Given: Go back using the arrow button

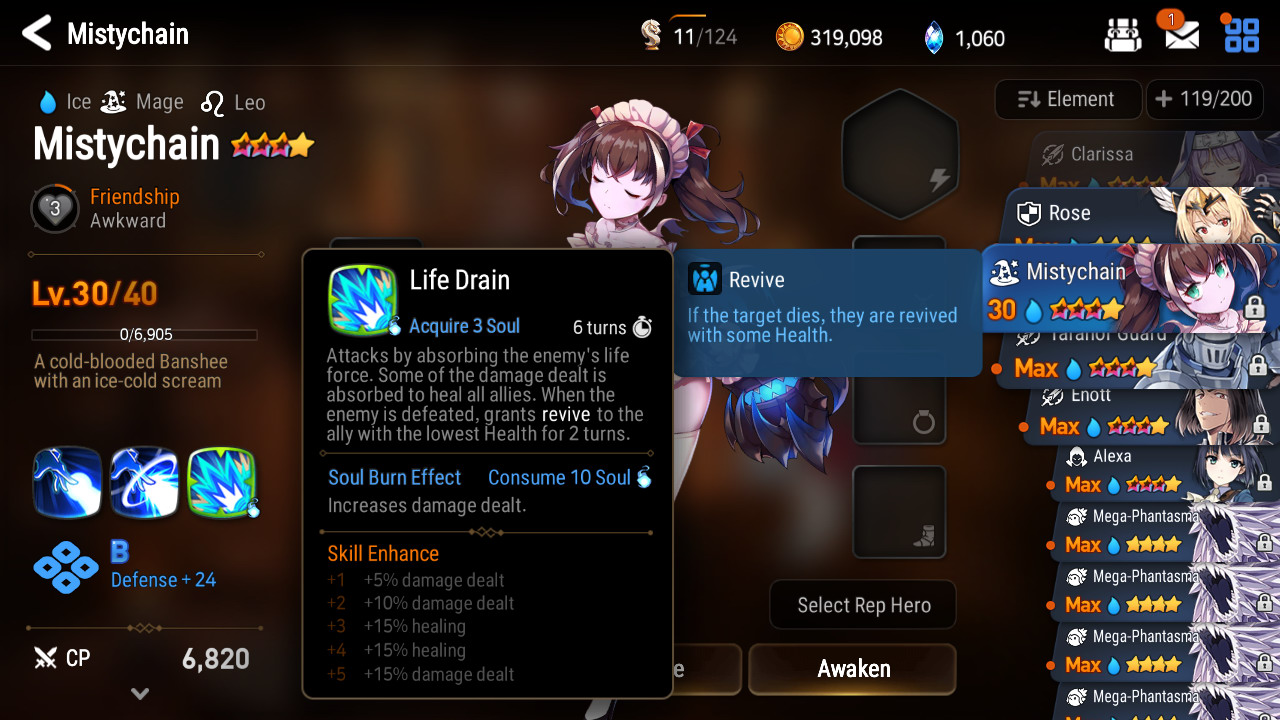Looking at the screenshot, I should 36,34.
